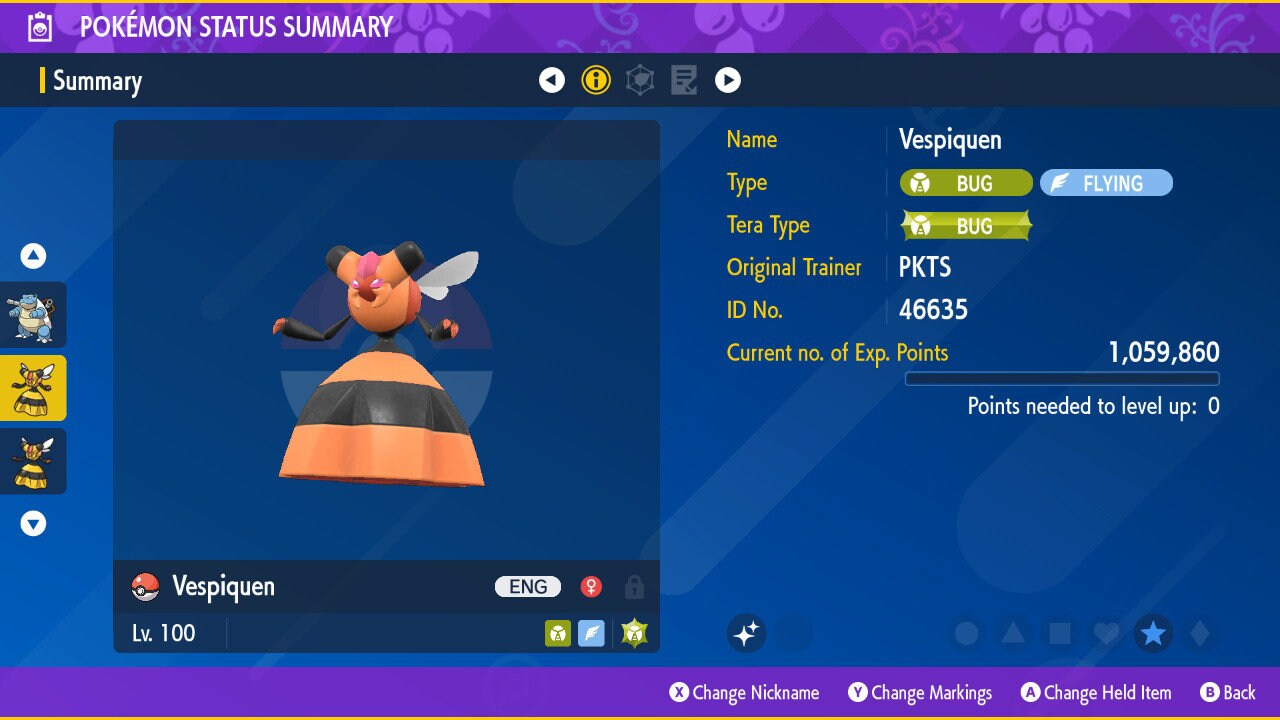Toggle the triangle marking

tap(1013, 633)
